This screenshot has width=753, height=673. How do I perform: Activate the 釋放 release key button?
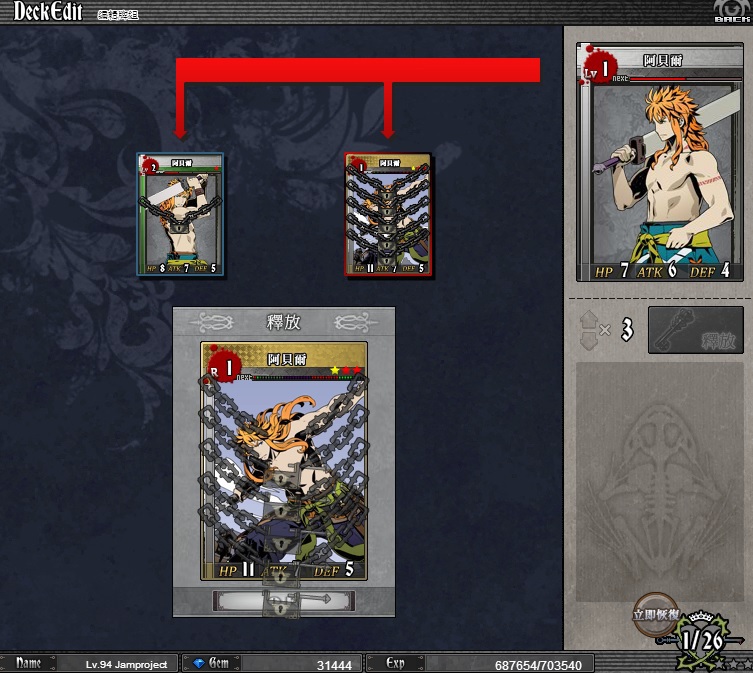695,330
